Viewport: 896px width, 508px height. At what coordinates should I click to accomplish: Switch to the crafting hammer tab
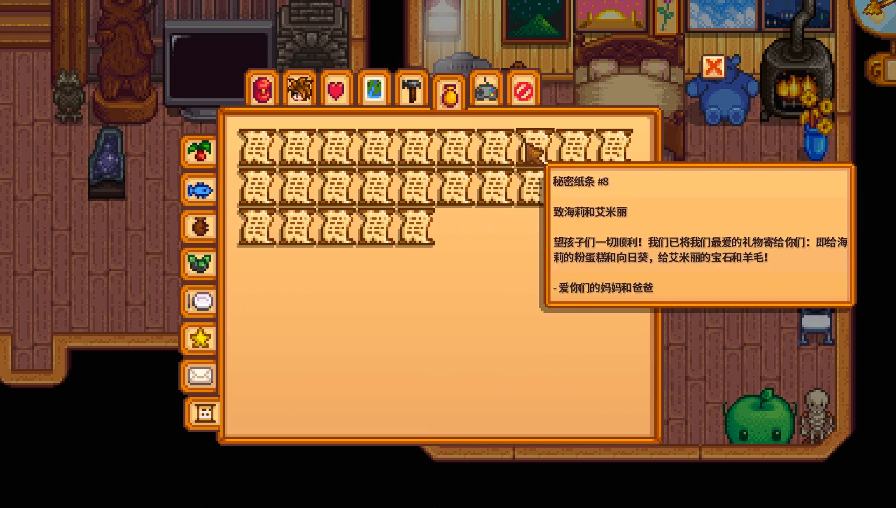(x=411, y=90)
